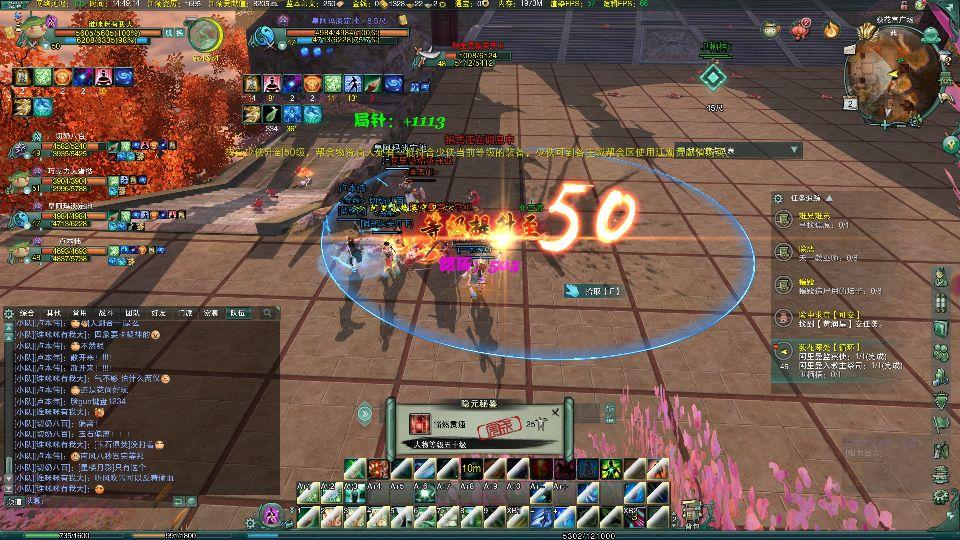960x540 pixels.
Task: Activate the skill showing 10m cooldown
Action: coord(471,468)
